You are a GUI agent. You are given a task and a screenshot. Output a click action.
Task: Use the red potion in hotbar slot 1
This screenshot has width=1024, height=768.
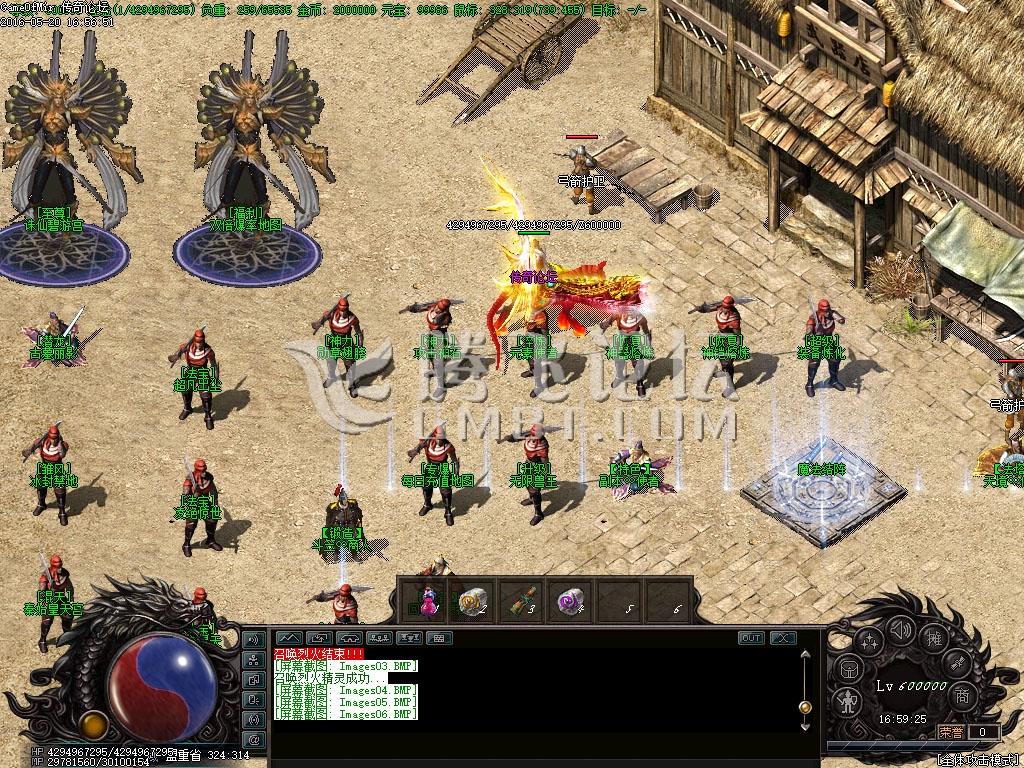[x=428, y=600]
